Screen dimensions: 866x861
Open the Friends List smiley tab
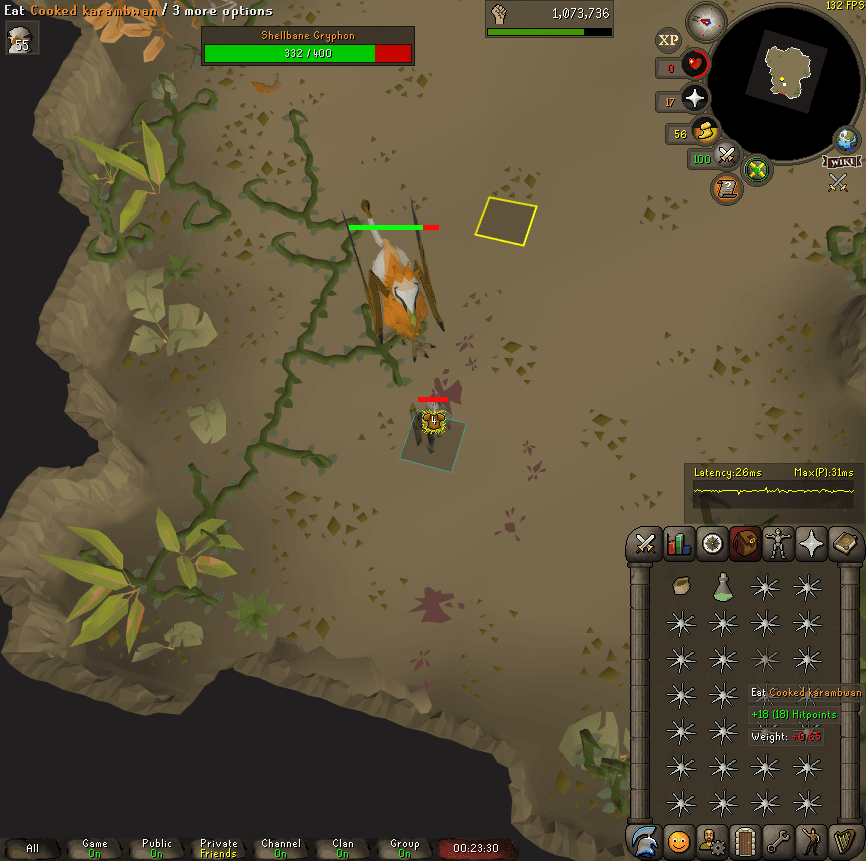pos(679,840)
